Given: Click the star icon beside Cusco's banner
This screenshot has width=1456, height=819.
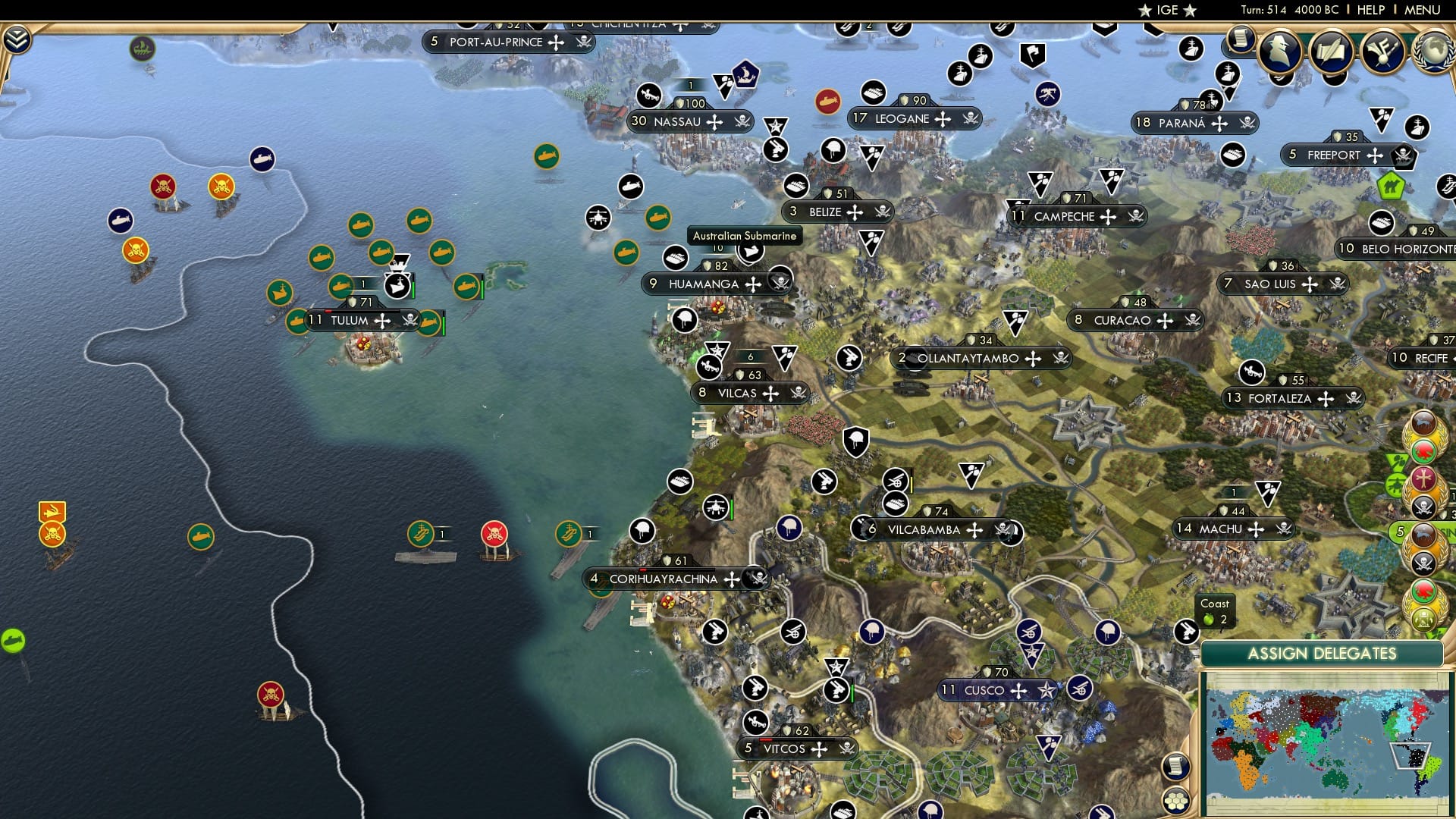Looking at the screenshot, I should [1047, 690].
